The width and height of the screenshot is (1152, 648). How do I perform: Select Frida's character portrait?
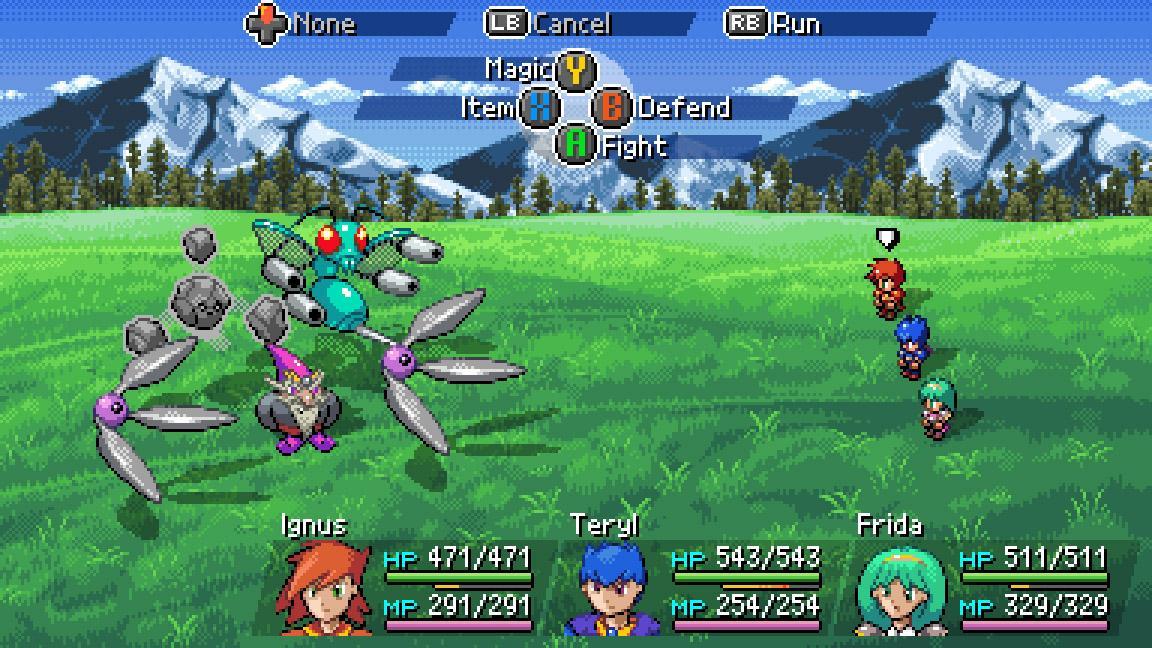(x=899, y=590)
